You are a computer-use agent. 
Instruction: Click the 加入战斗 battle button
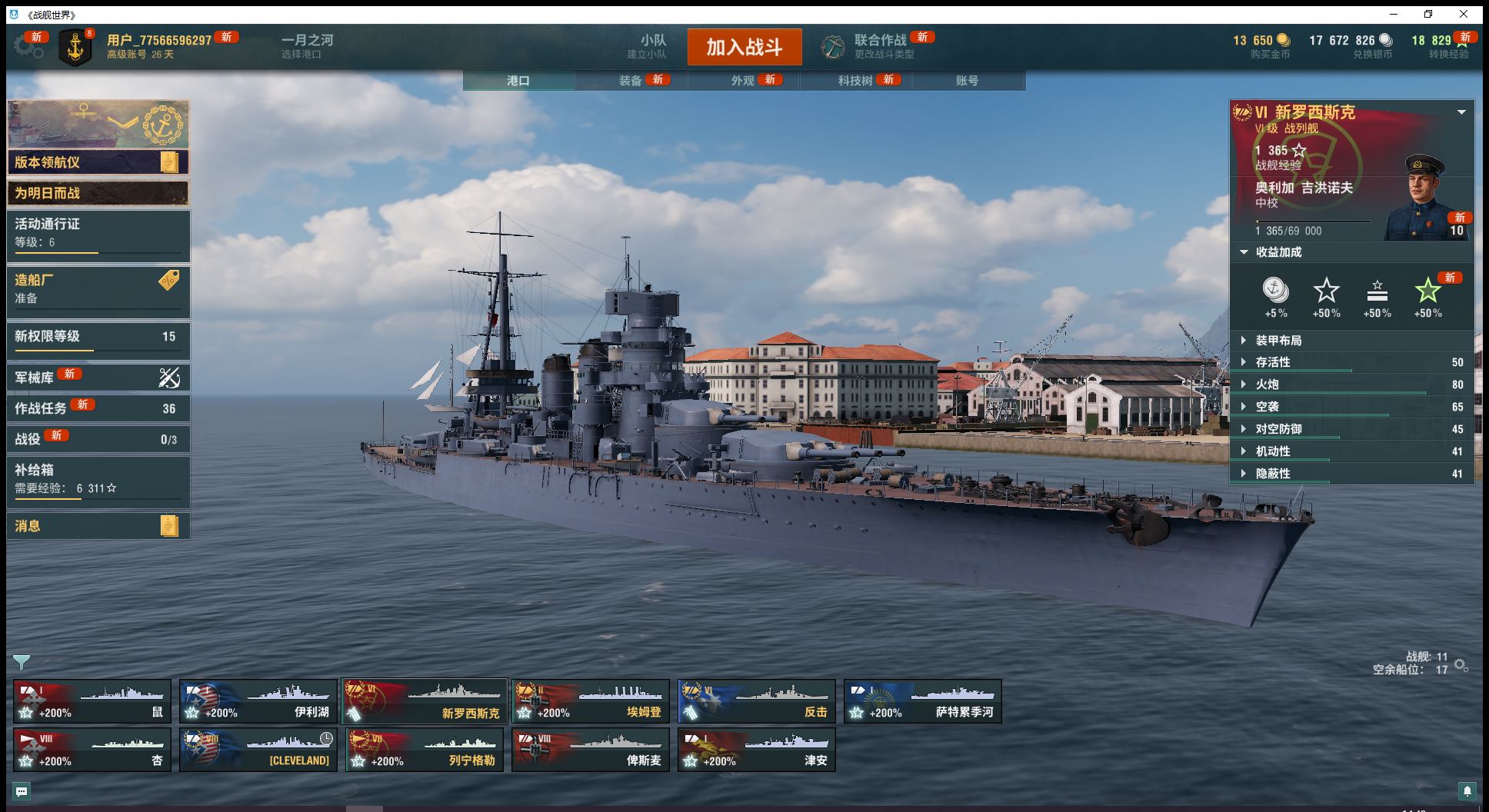[x=744, y=47]
